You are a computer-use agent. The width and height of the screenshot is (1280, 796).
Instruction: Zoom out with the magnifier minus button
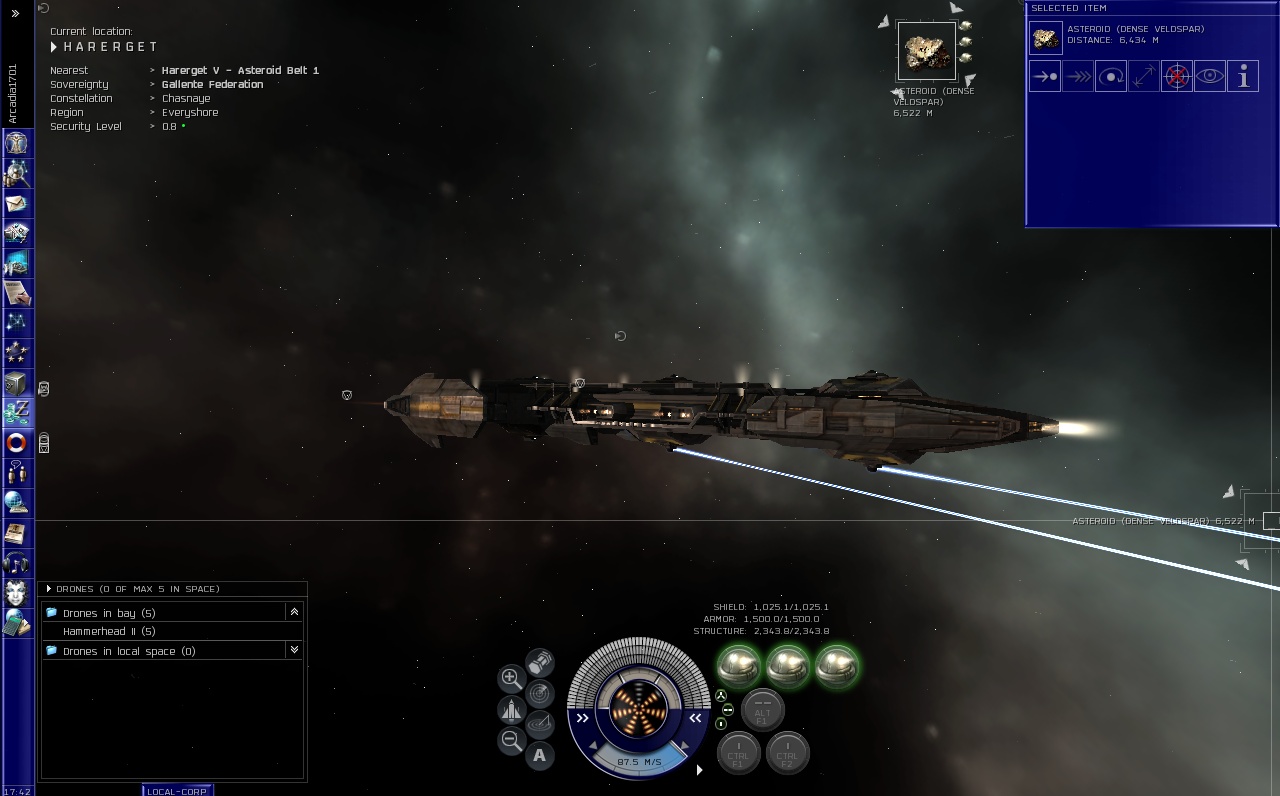(511, 741)
